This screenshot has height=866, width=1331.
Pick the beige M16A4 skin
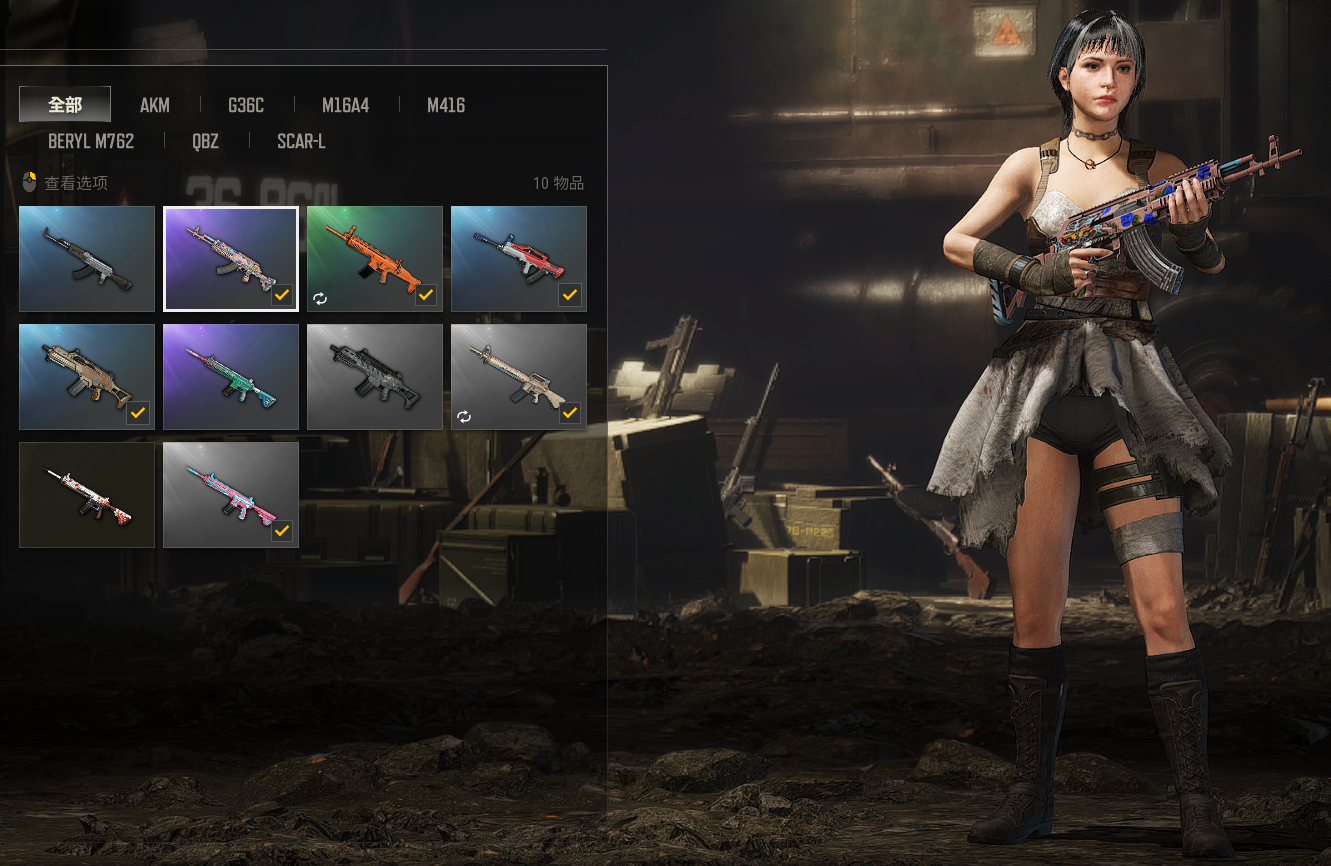tap(519, 377)
